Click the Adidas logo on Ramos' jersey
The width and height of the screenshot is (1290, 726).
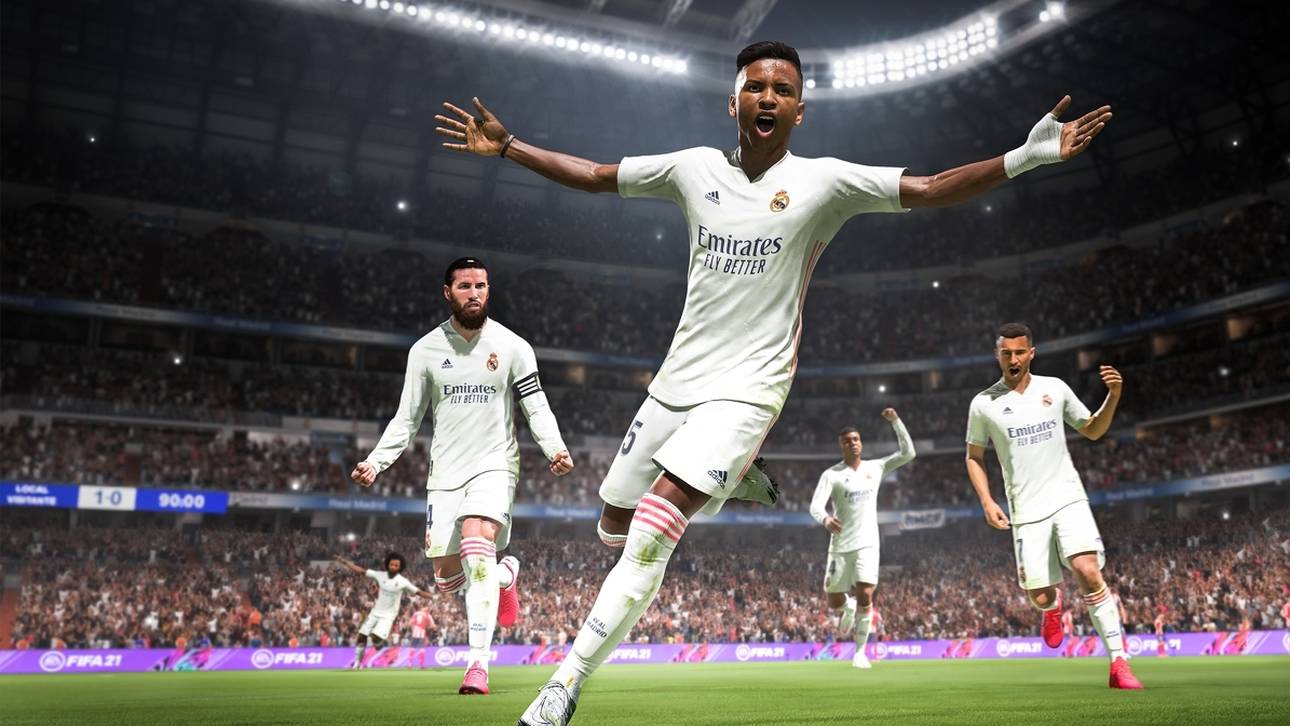tap(446, 363)
